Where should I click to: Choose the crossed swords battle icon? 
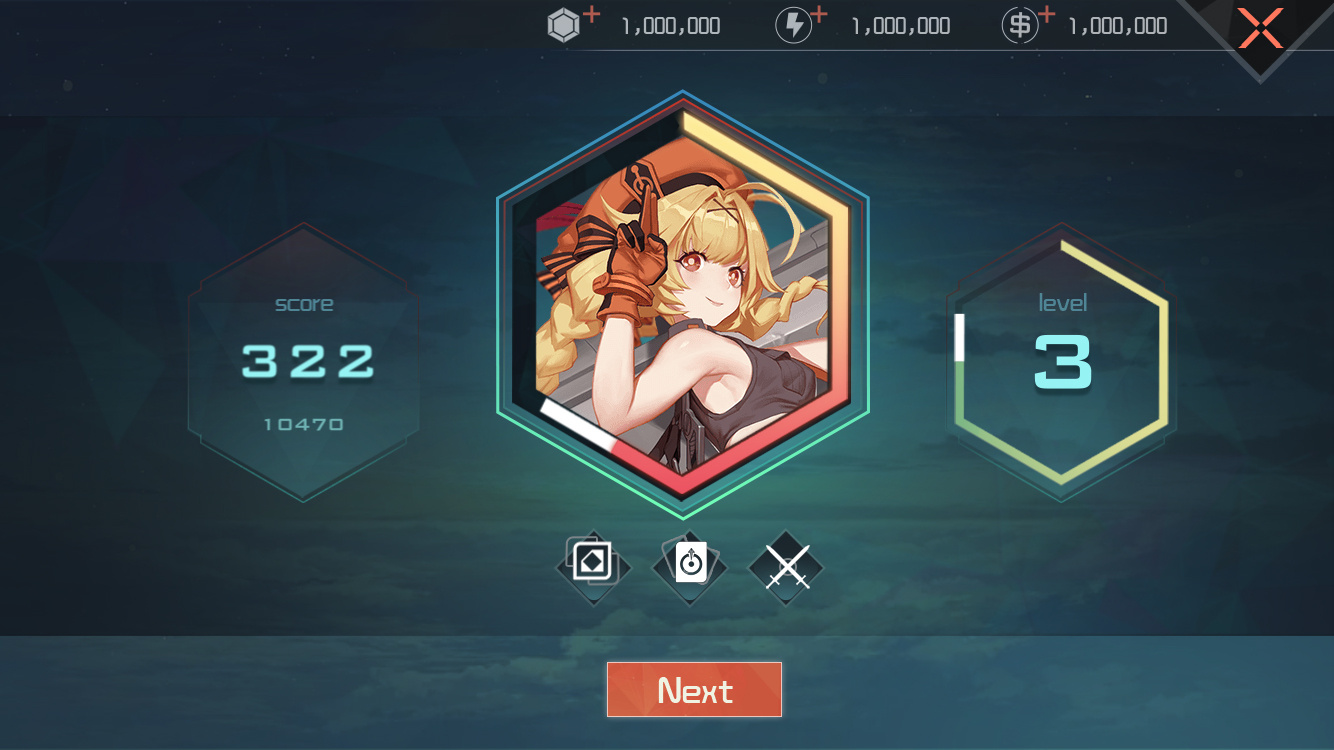(786, 567)
